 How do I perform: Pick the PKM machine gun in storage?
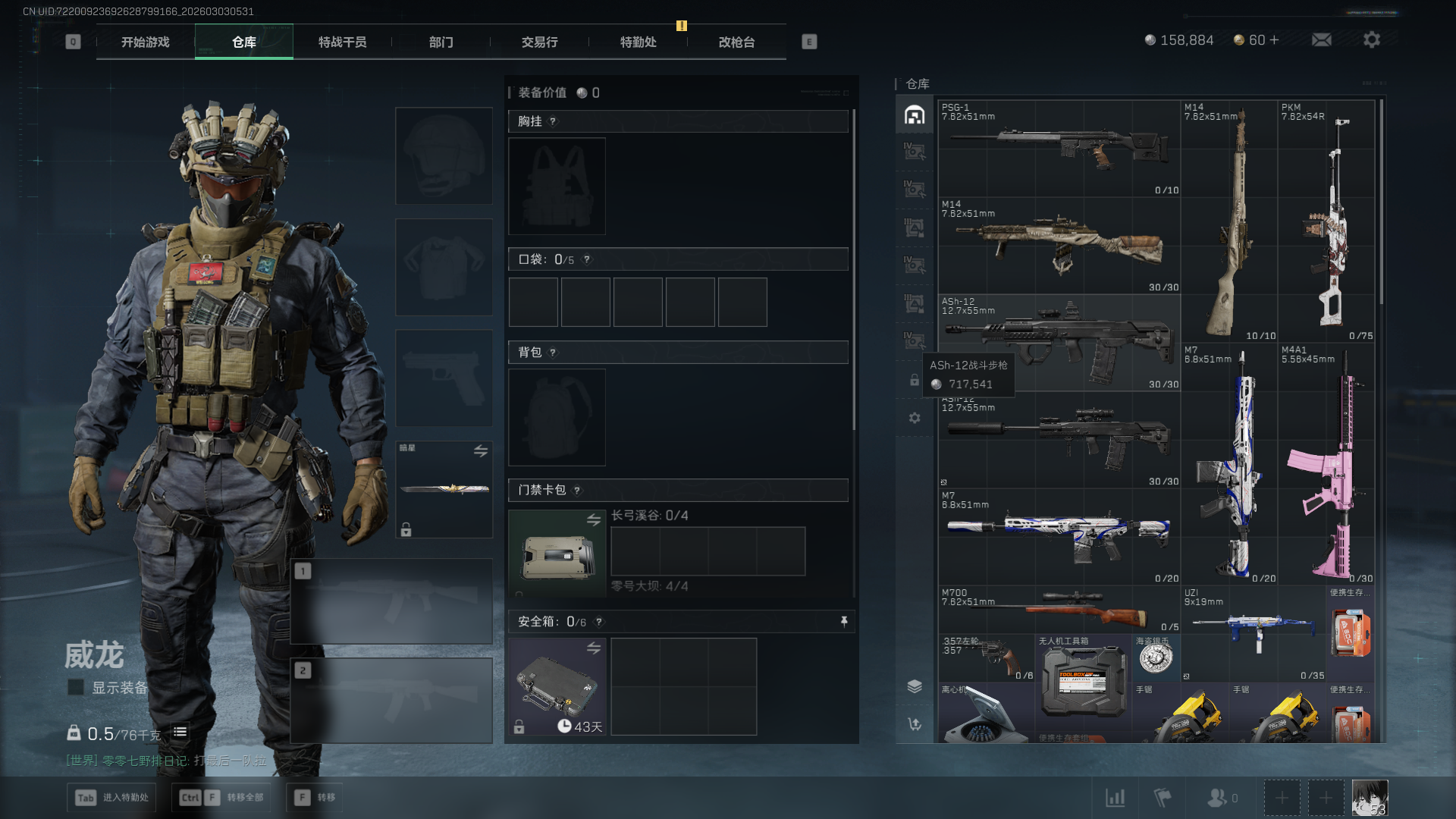[1326, 220]
